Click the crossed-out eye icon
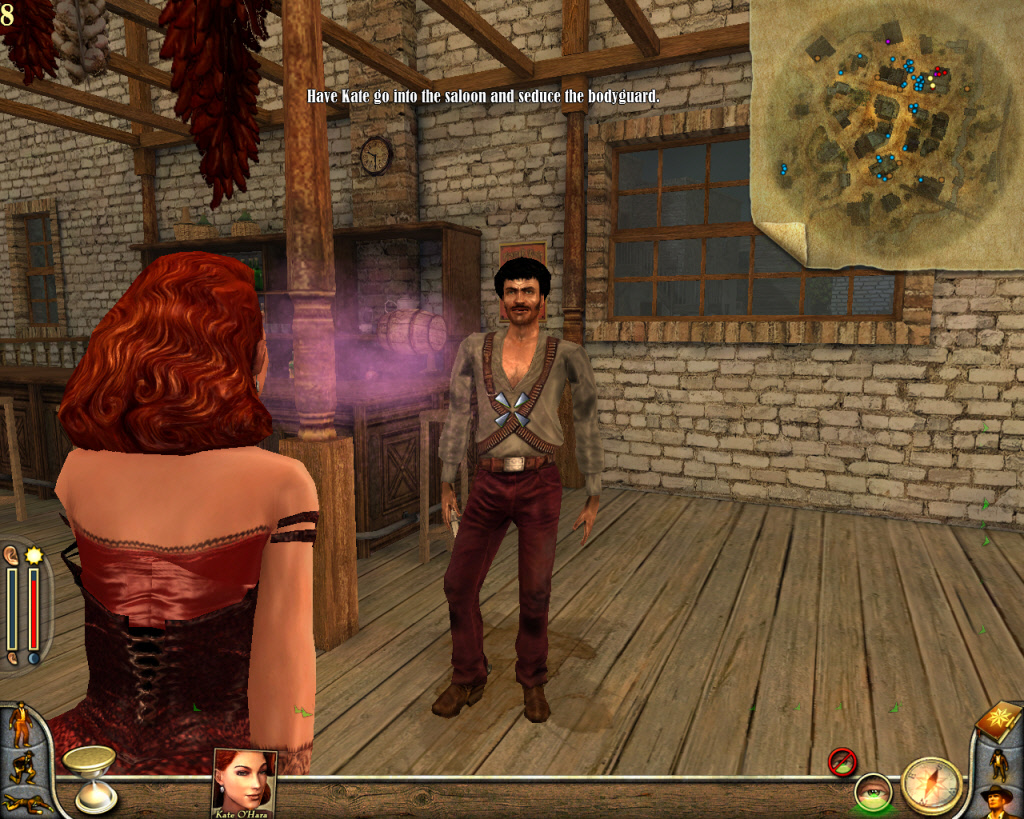Screen dimensions: 1024x819 coord(842,762)
